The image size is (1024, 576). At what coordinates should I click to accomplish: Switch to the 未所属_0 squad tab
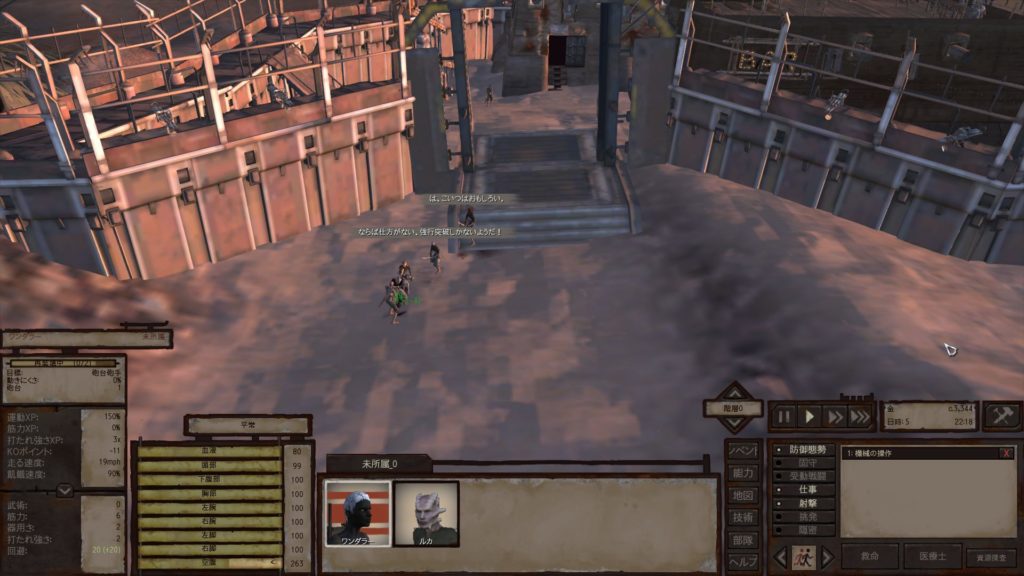tap(379, 464)
